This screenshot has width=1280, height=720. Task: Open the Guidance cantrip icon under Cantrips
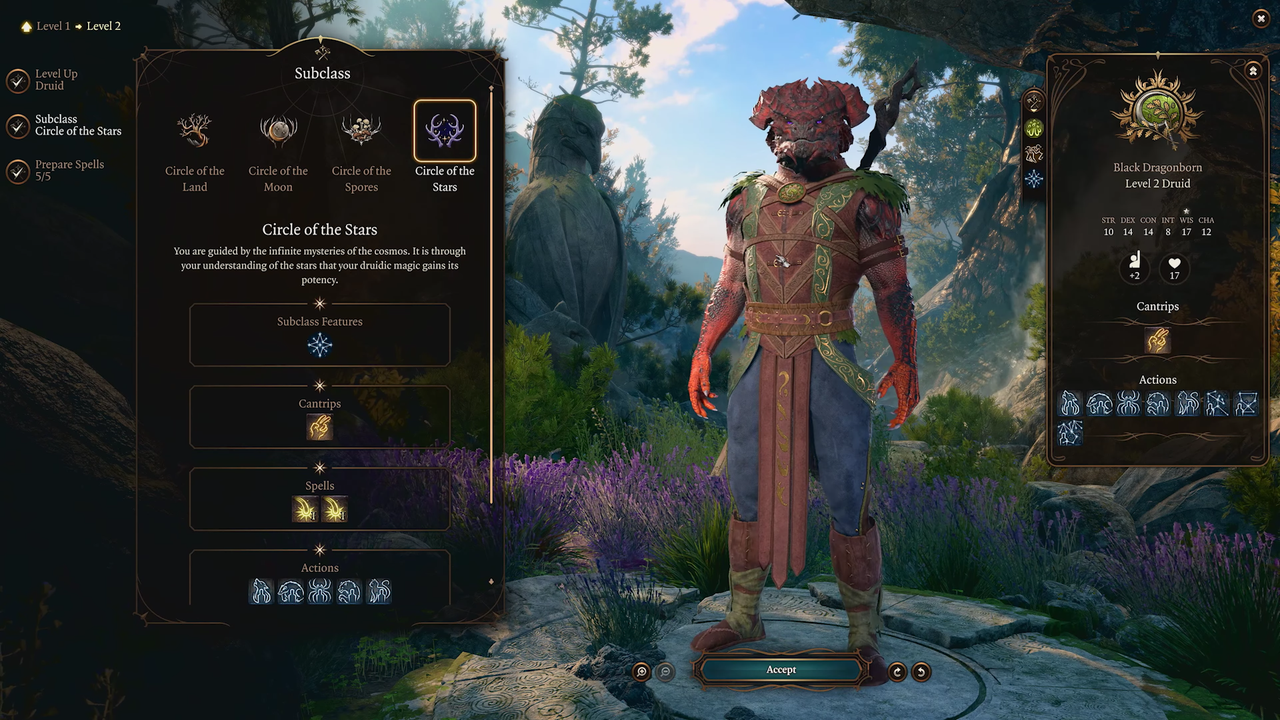click(320, 427)
